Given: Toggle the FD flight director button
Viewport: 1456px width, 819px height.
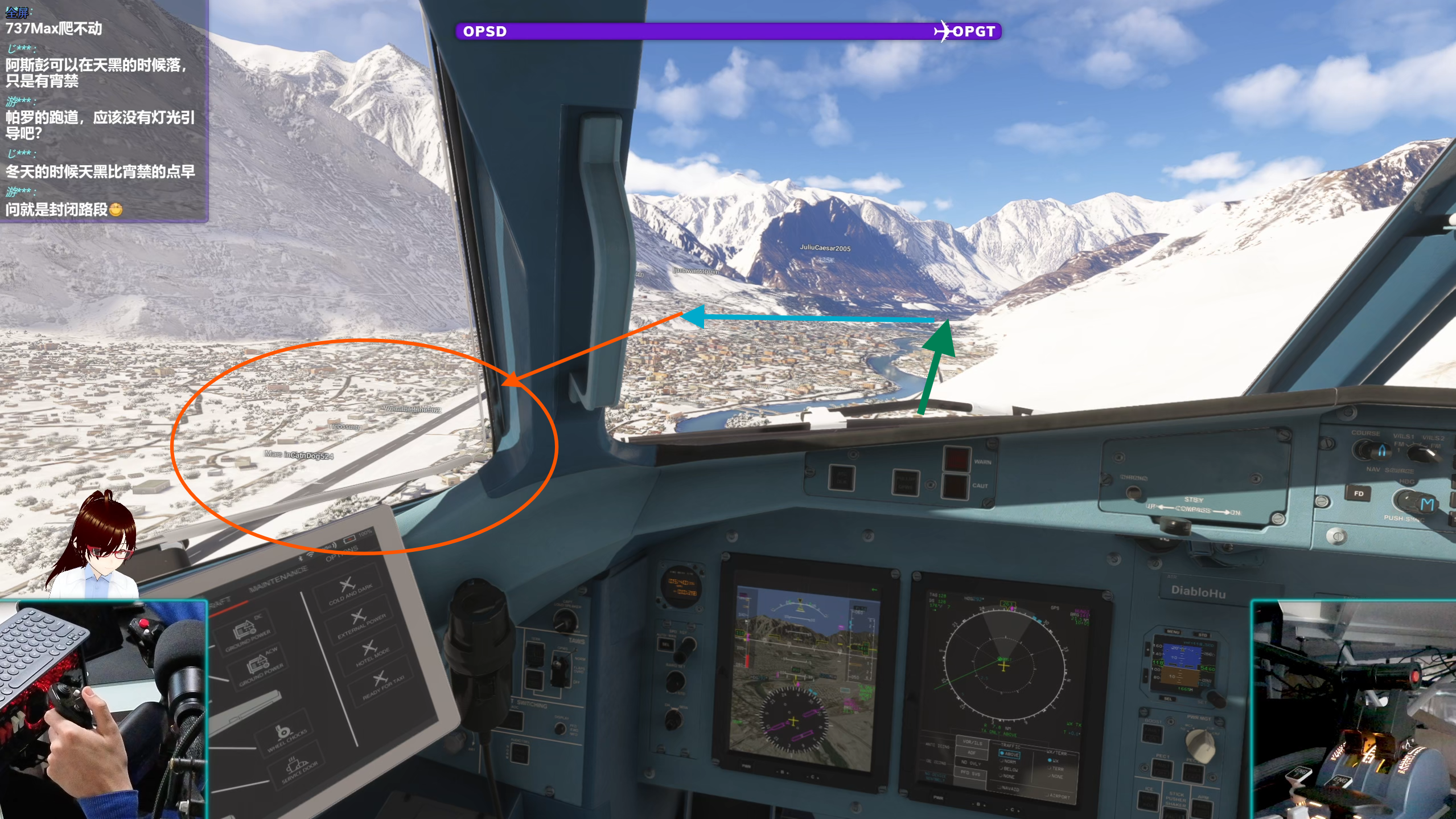Looking at the screenshot, I should [x=1359, y=493].
